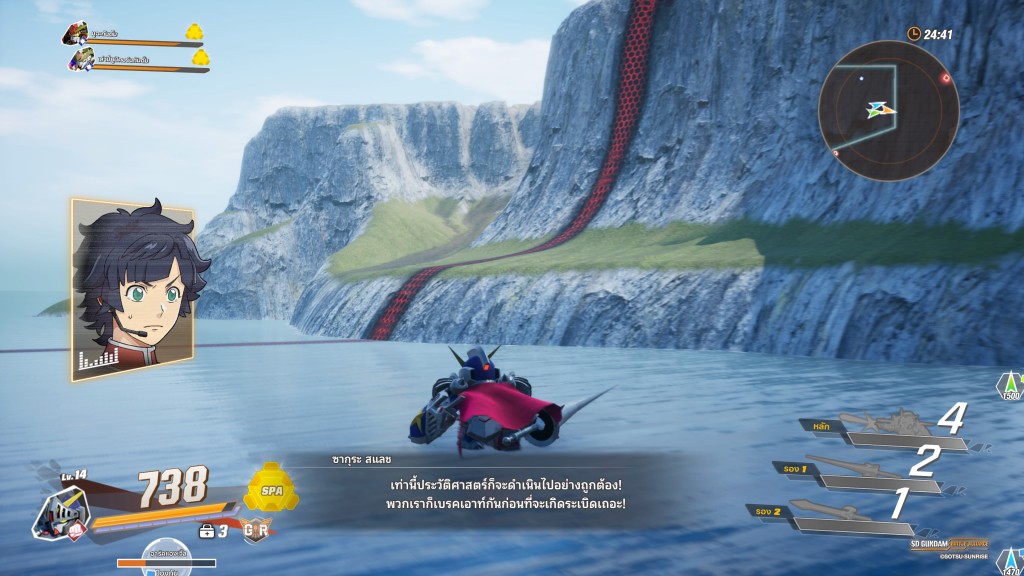
Task: Click the speaking pilot's portrait
Action: 132,289
